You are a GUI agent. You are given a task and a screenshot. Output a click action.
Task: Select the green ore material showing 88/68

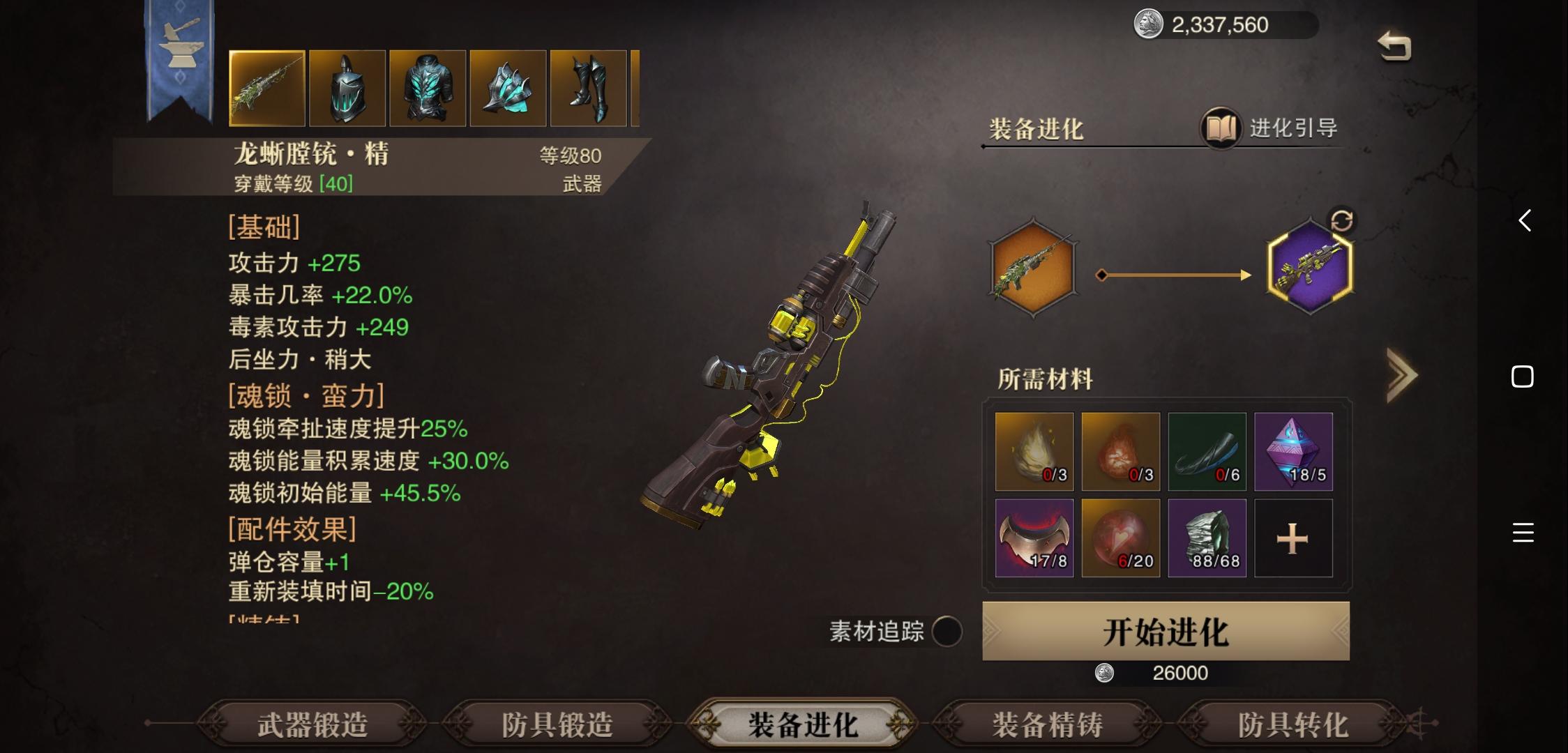1207,536
